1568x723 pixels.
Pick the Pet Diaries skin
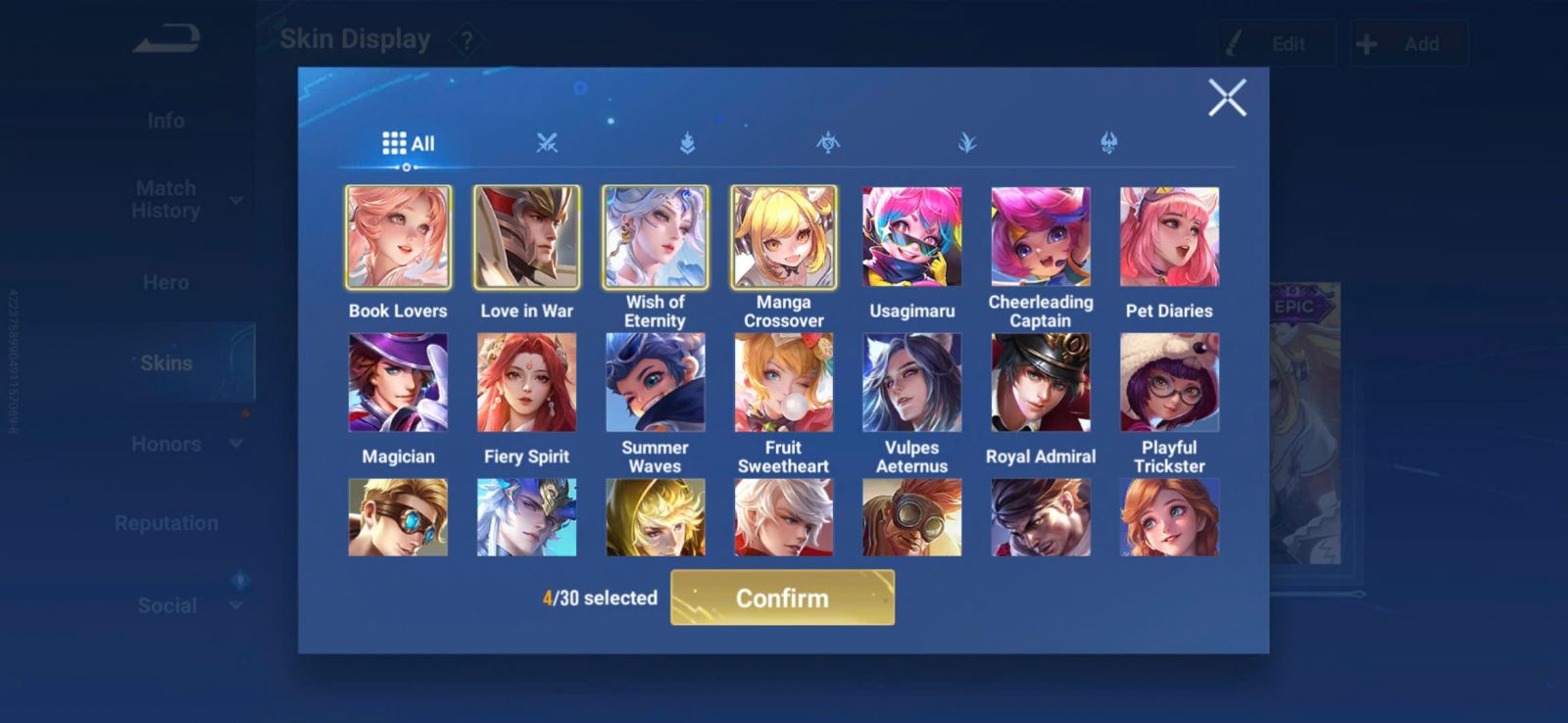[x=1169, y=238]
